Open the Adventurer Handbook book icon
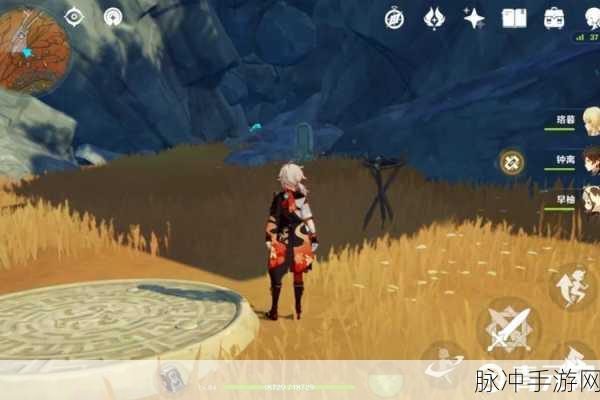This screenshot has height=400, width=600. (x=514, y=16)
